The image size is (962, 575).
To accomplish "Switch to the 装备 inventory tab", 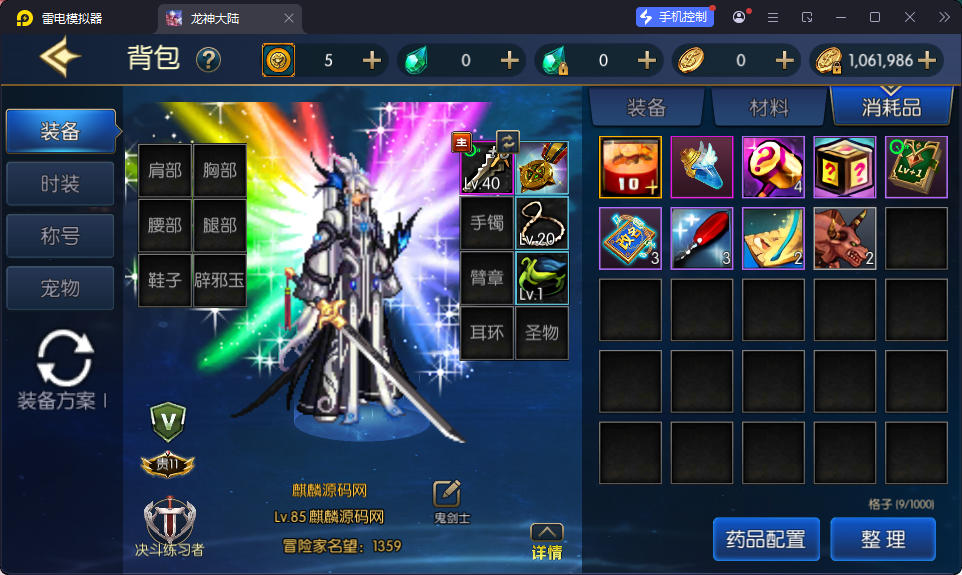I will coord(646,107).
